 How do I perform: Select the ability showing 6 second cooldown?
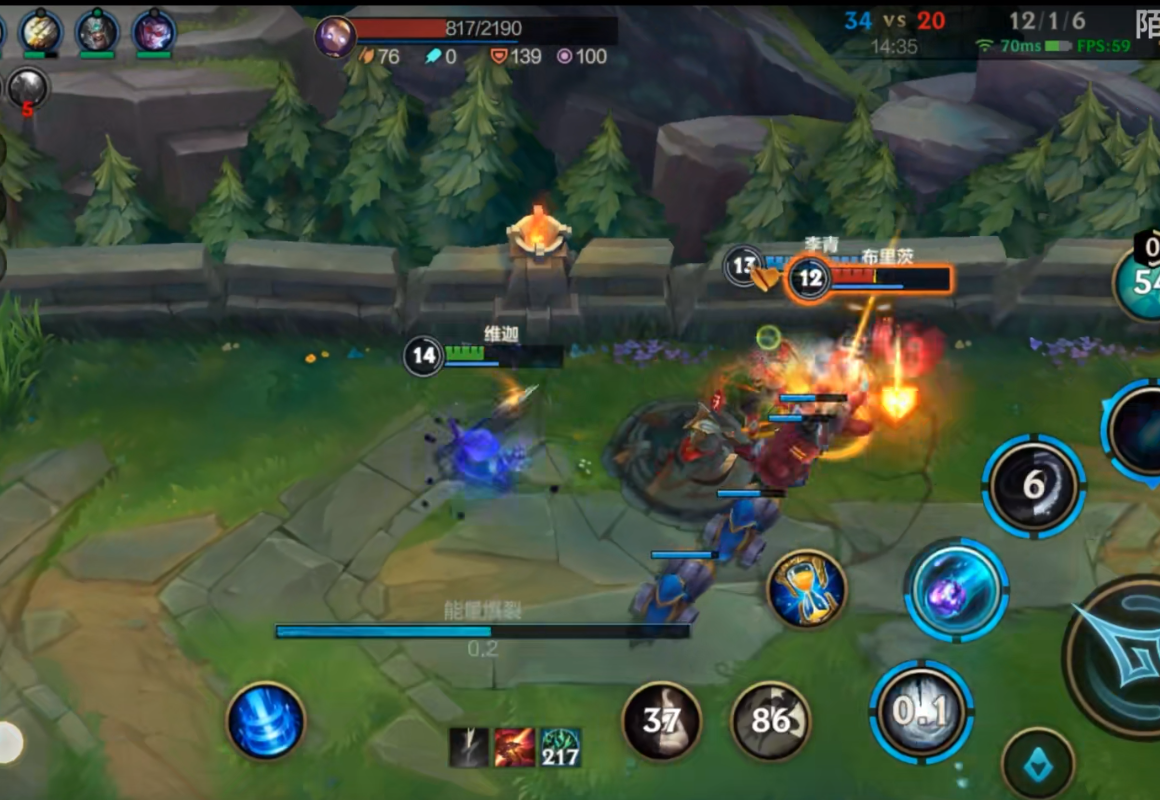(x=1034, y=487)
